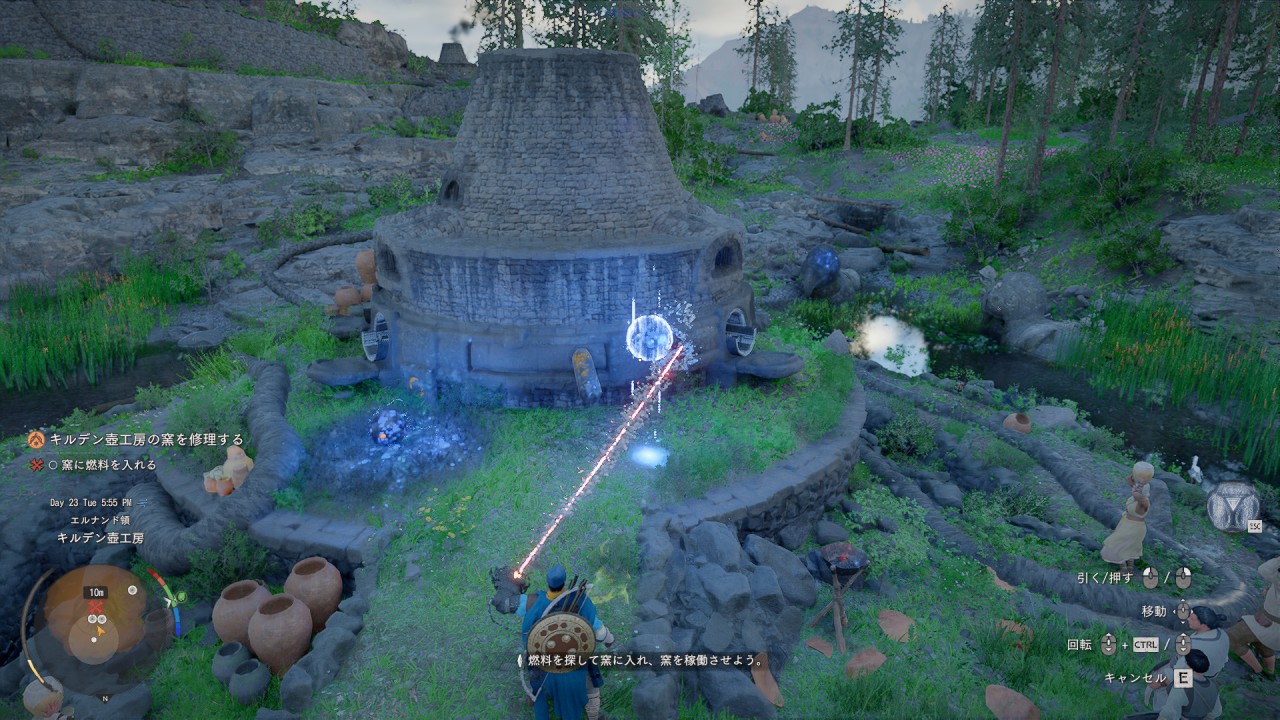Open the circular minimap
The width and height of the screenshot is (1280, 720).
tap(96, 618)
